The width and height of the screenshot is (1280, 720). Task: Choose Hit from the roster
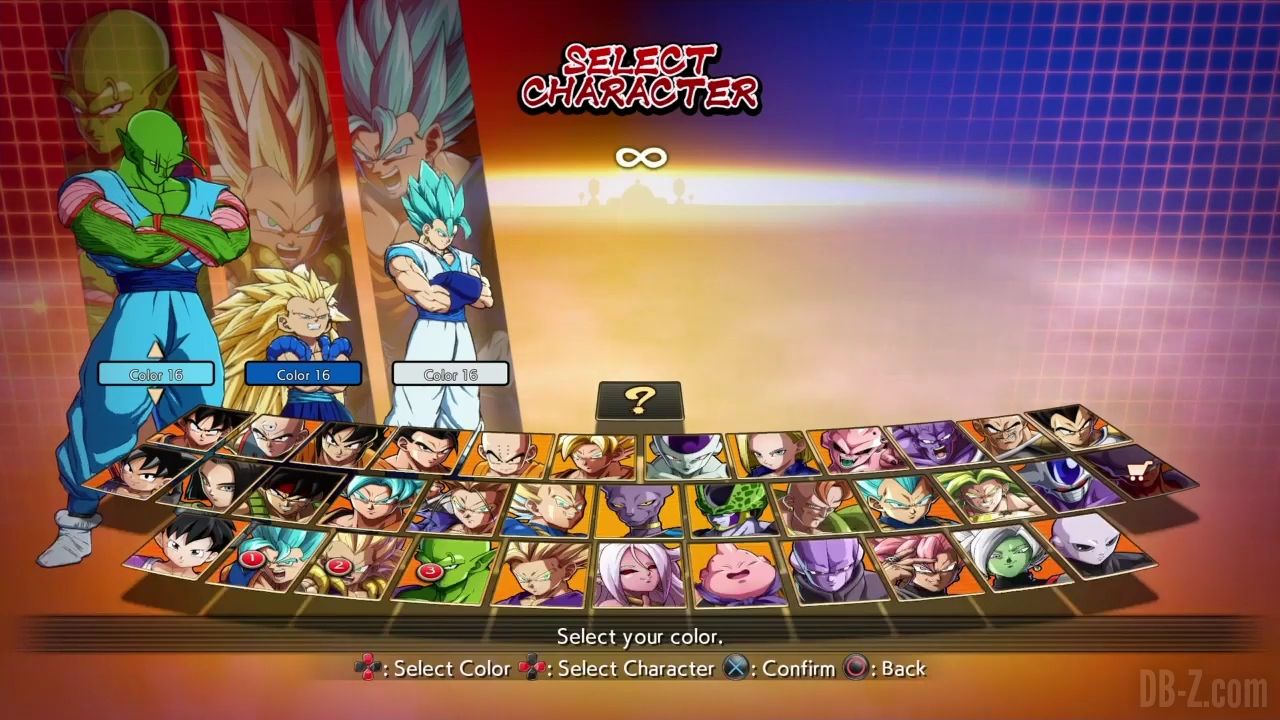[x=828, y=570]
